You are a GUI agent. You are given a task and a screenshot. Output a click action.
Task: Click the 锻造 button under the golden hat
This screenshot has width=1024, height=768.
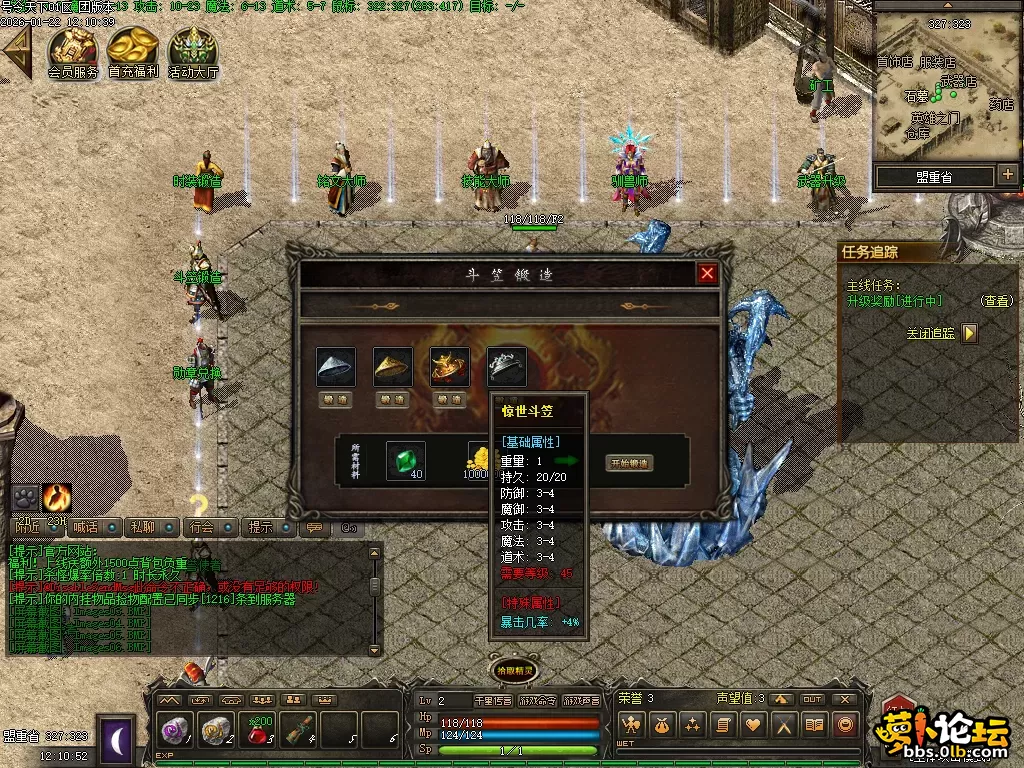[393, 399]
